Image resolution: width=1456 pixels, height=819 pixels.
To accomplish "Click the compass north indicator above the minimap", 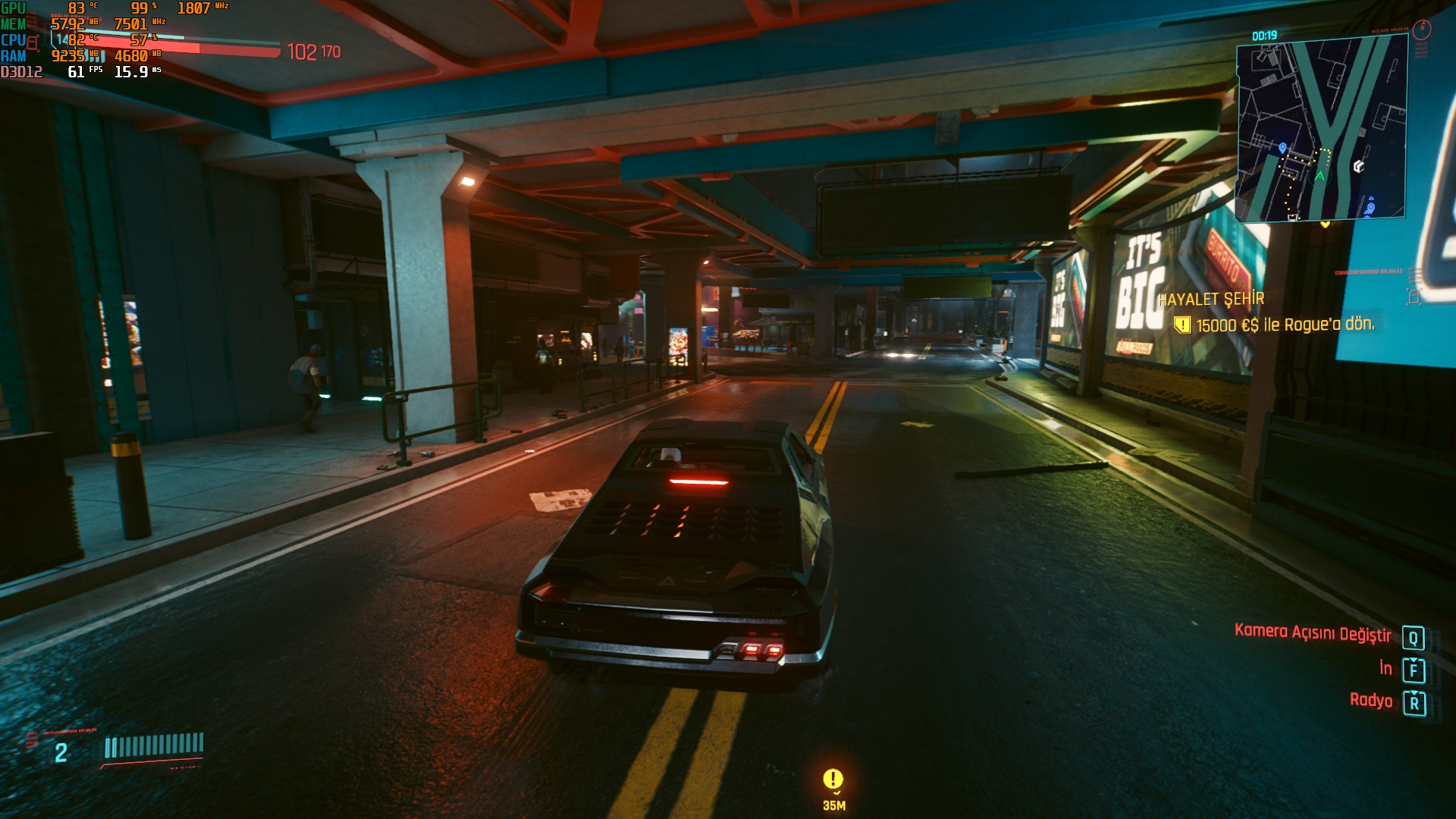I will point(1422,30).
